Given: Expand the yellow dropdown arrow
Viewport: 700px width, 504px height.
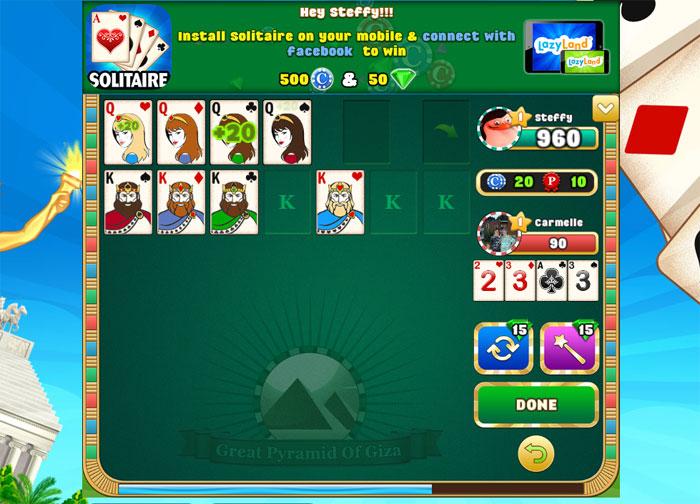Looking at the screenshot, I should pos(604,109).
